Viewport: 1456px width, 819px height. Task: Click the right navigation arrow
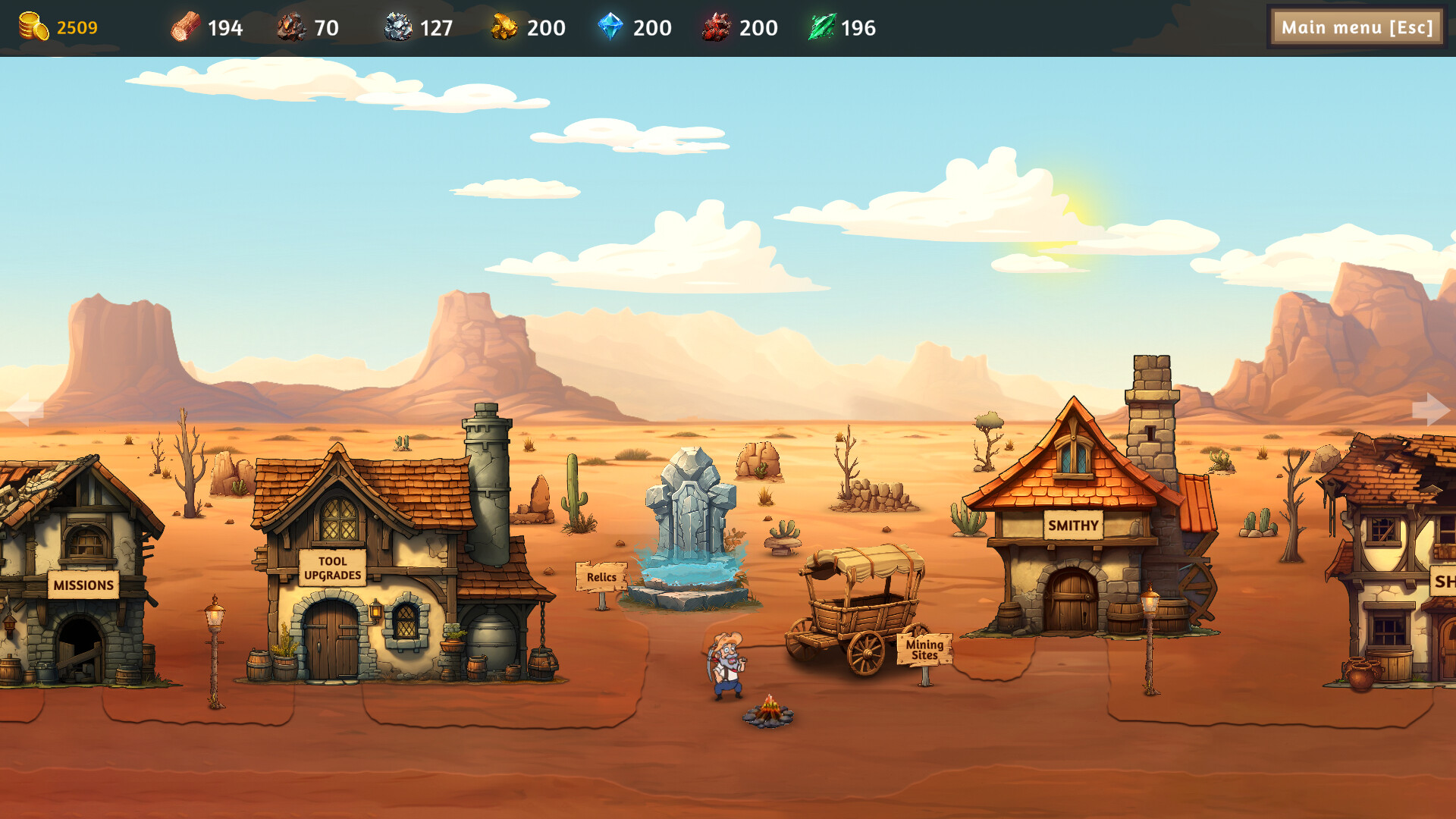point(1430,410)
